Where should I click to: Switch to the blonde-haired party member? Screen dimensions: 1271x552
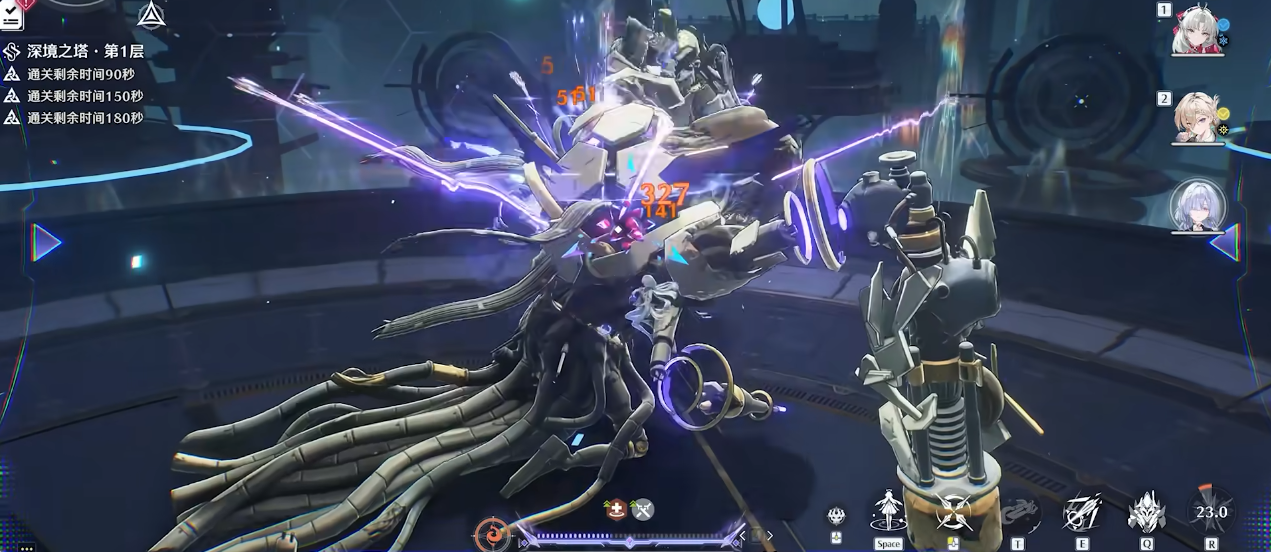[1197, 118]
